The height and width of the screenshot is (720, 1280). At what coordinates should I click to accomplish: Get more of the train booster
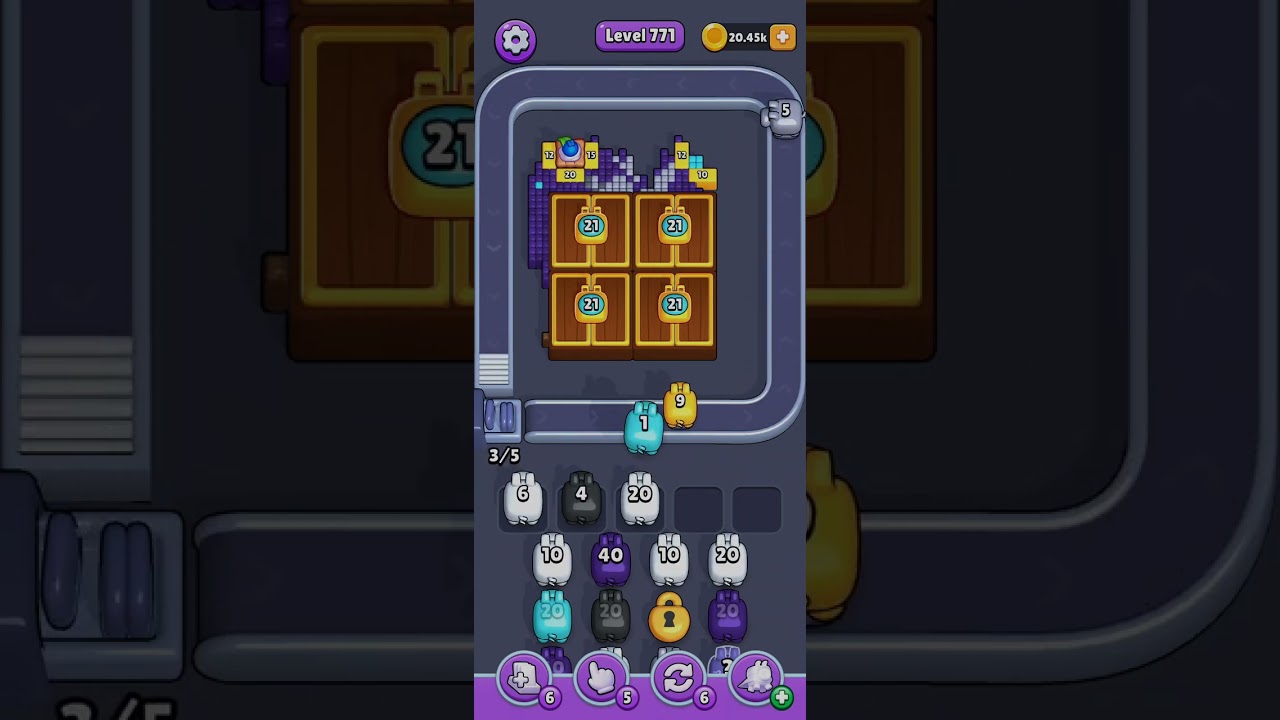tap(781, 697)
